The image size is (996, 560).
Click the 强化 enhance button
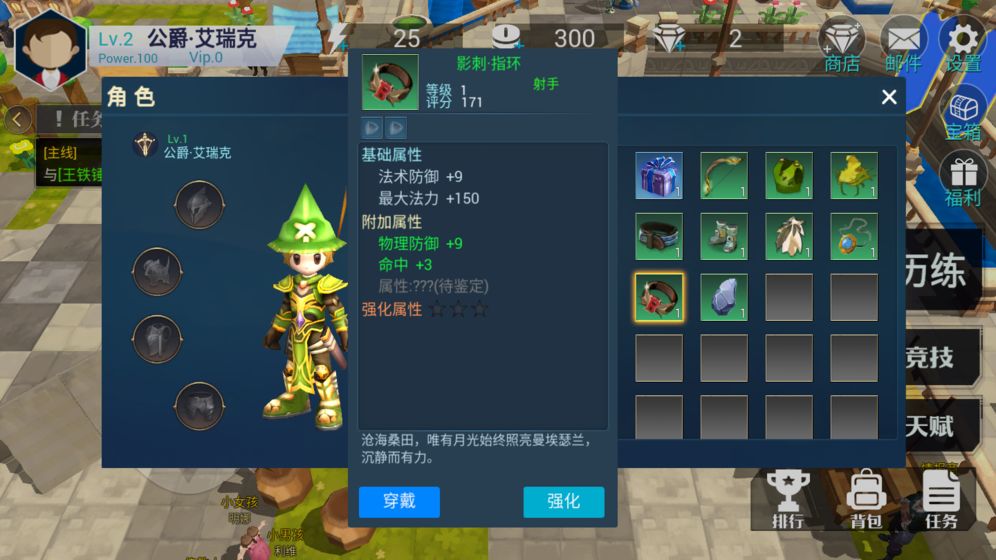pyautogui.click(x=563, y=502)
